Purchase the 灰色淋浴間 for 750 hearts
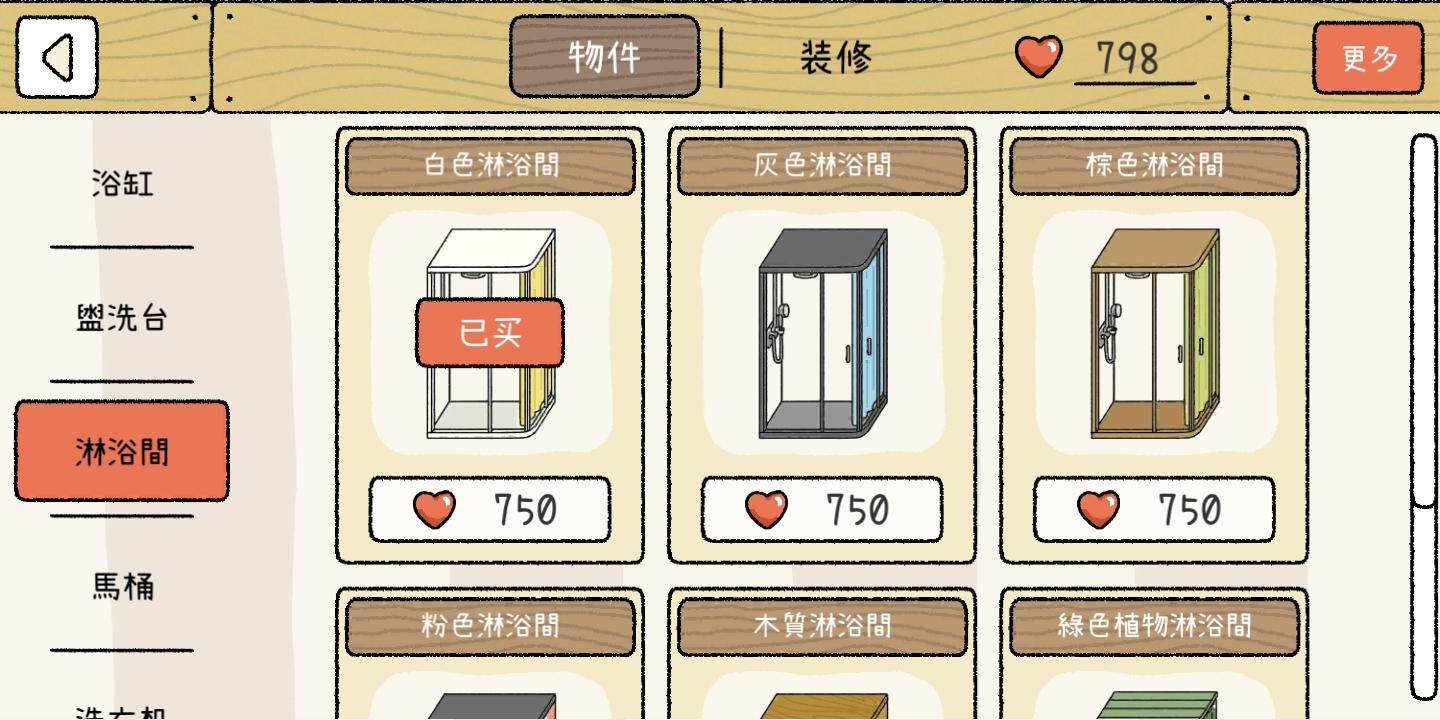The image size is (1440, 720). [822, 508]
